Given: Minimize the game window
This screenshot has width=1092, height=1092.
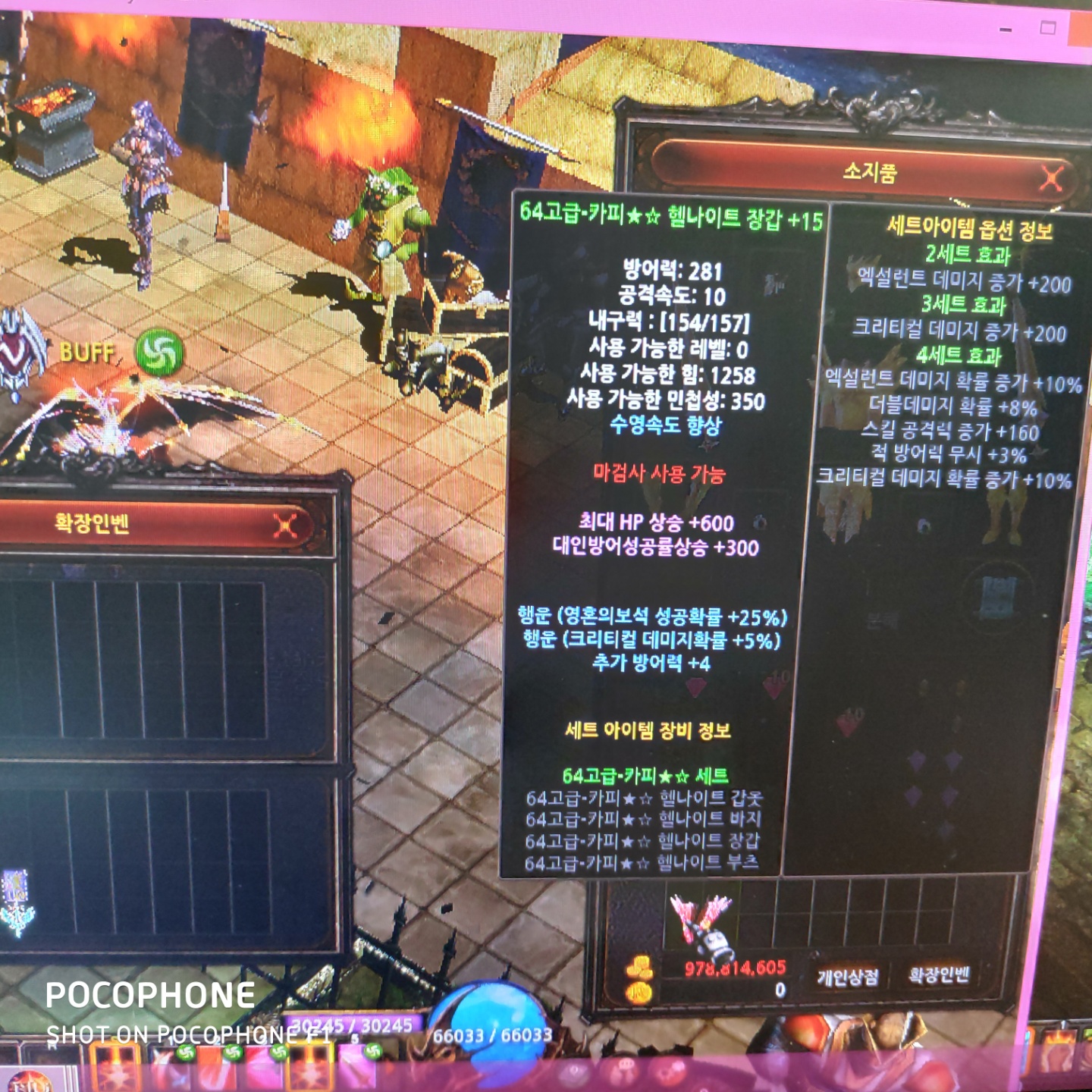Looking at the screenshot, I should coord(1006,30).
